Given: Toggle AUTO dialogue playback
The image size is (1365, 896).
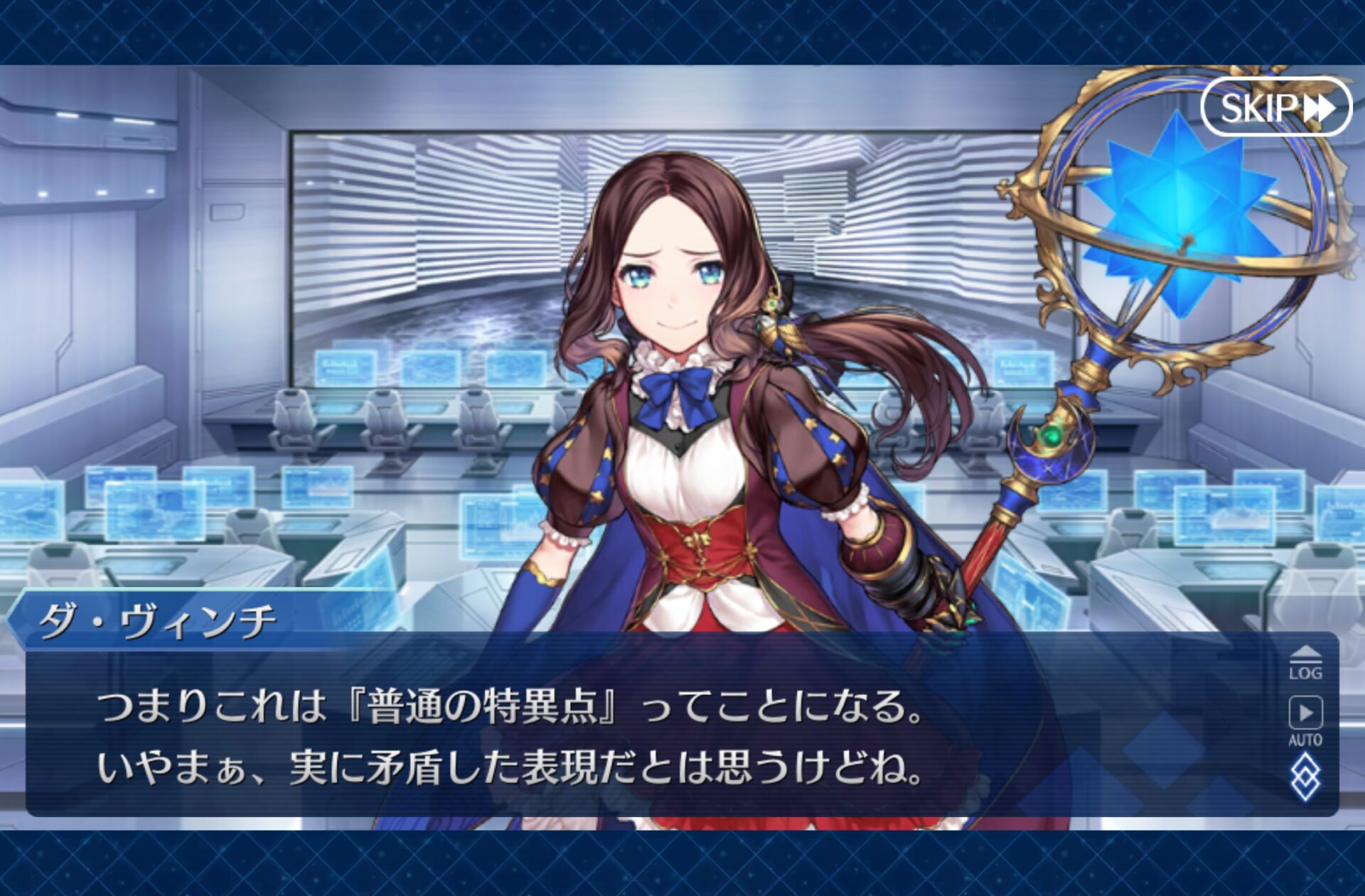Looking at the screenshot, I should 1305,720.
